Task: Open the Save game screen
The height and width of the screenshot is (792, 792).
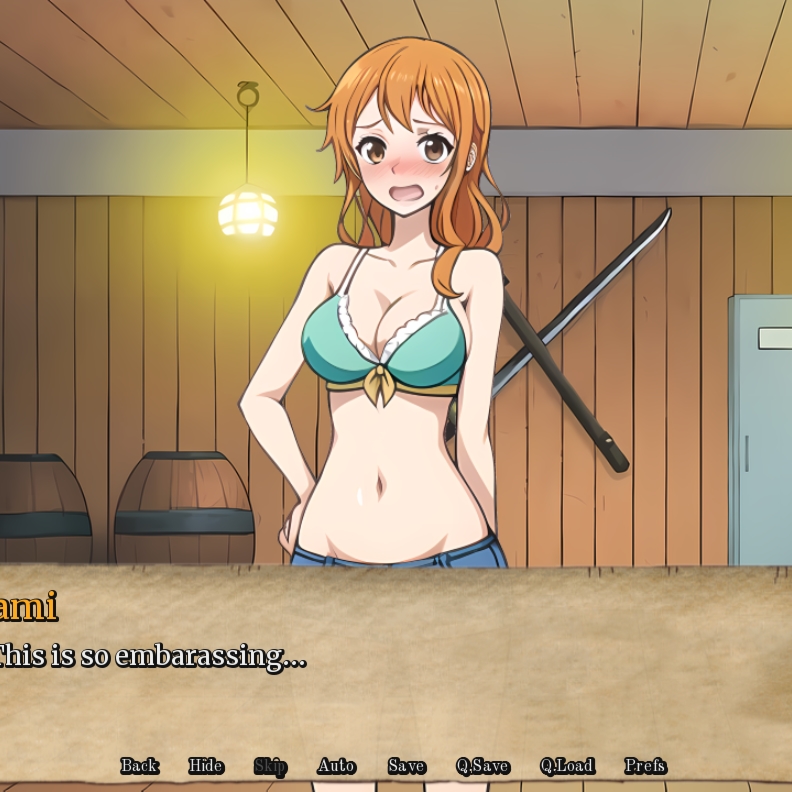Action: 406,766
